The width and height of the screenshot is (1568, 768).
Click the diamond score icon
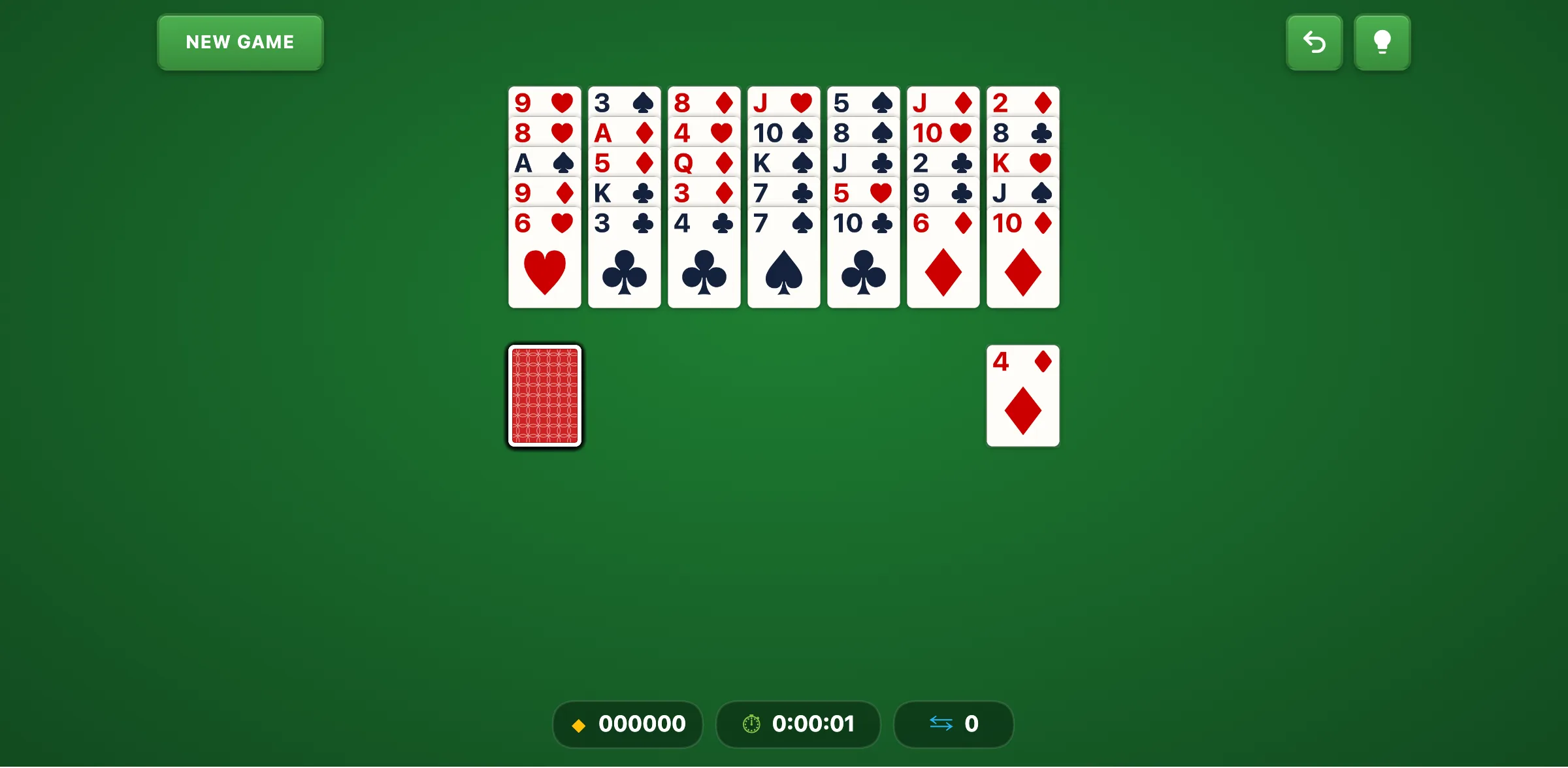coord(579,724)
